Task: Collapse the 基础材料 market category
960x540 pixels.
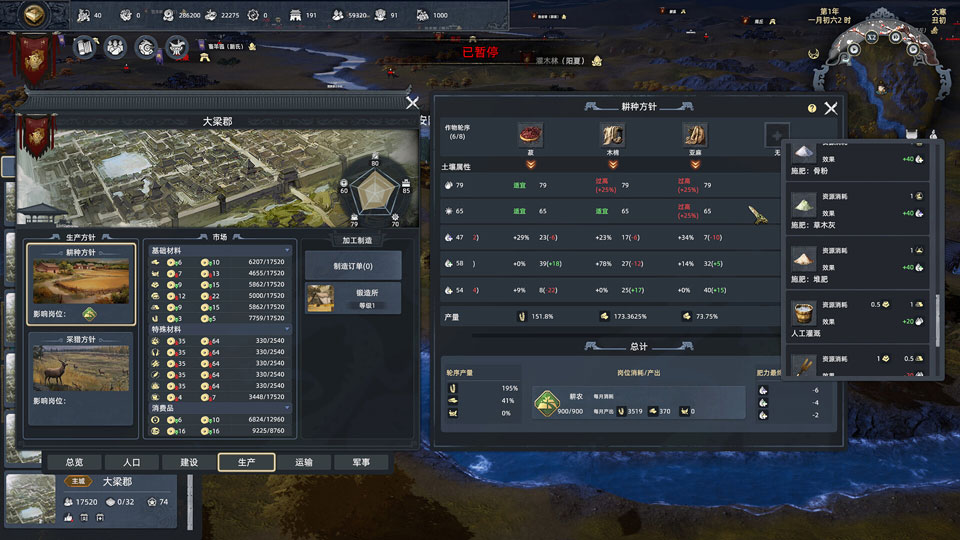Action: coord(288,249)
